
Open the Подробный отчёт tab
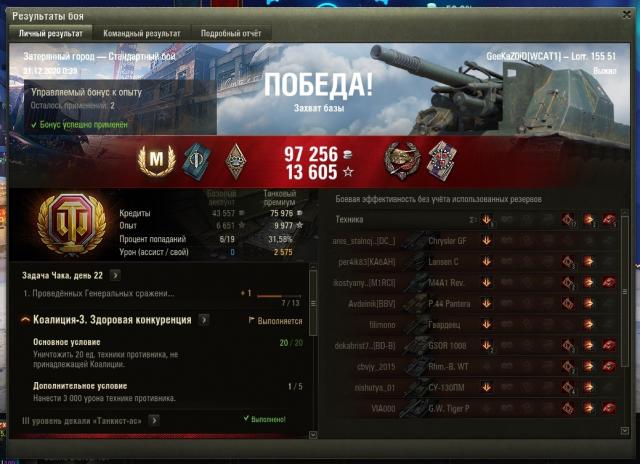point(230,33)
